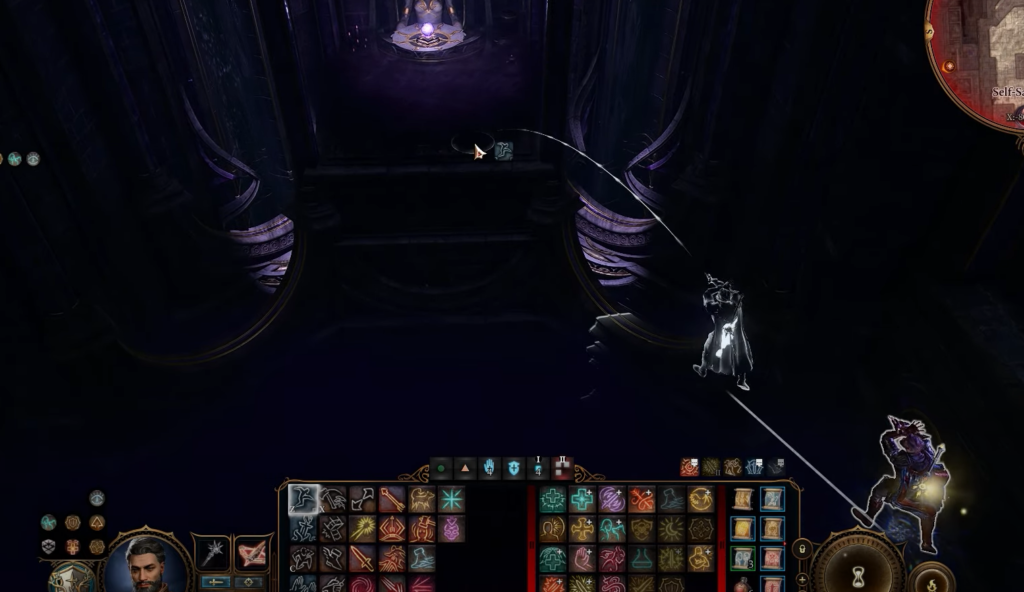Select the crossbow ranged weapon slot
1024x592 pixels.
point(252,553)
